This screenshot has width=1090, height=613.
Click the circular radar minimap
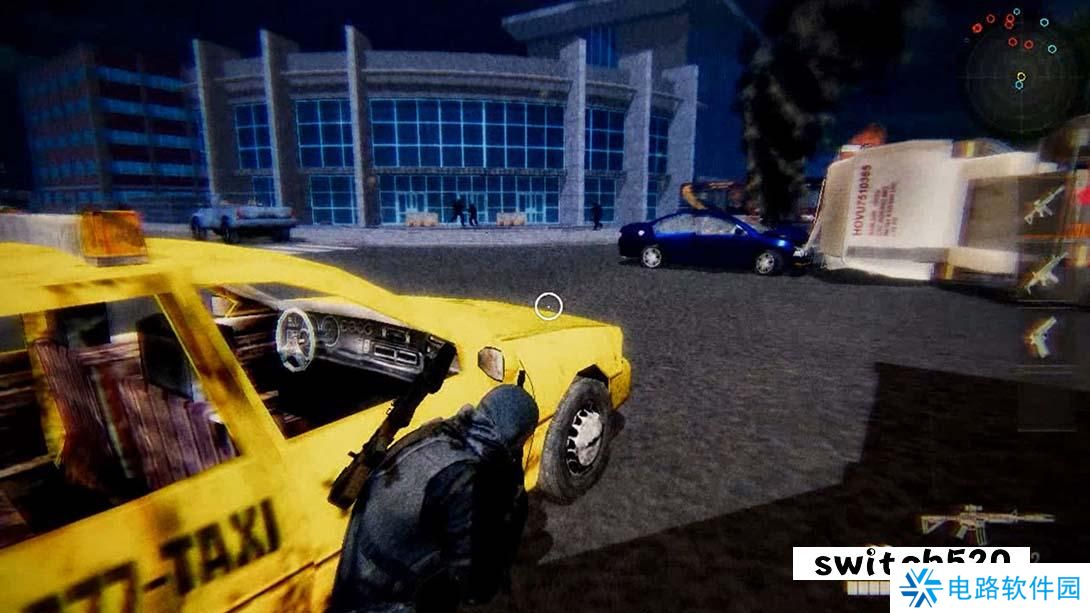[1018, 70]
